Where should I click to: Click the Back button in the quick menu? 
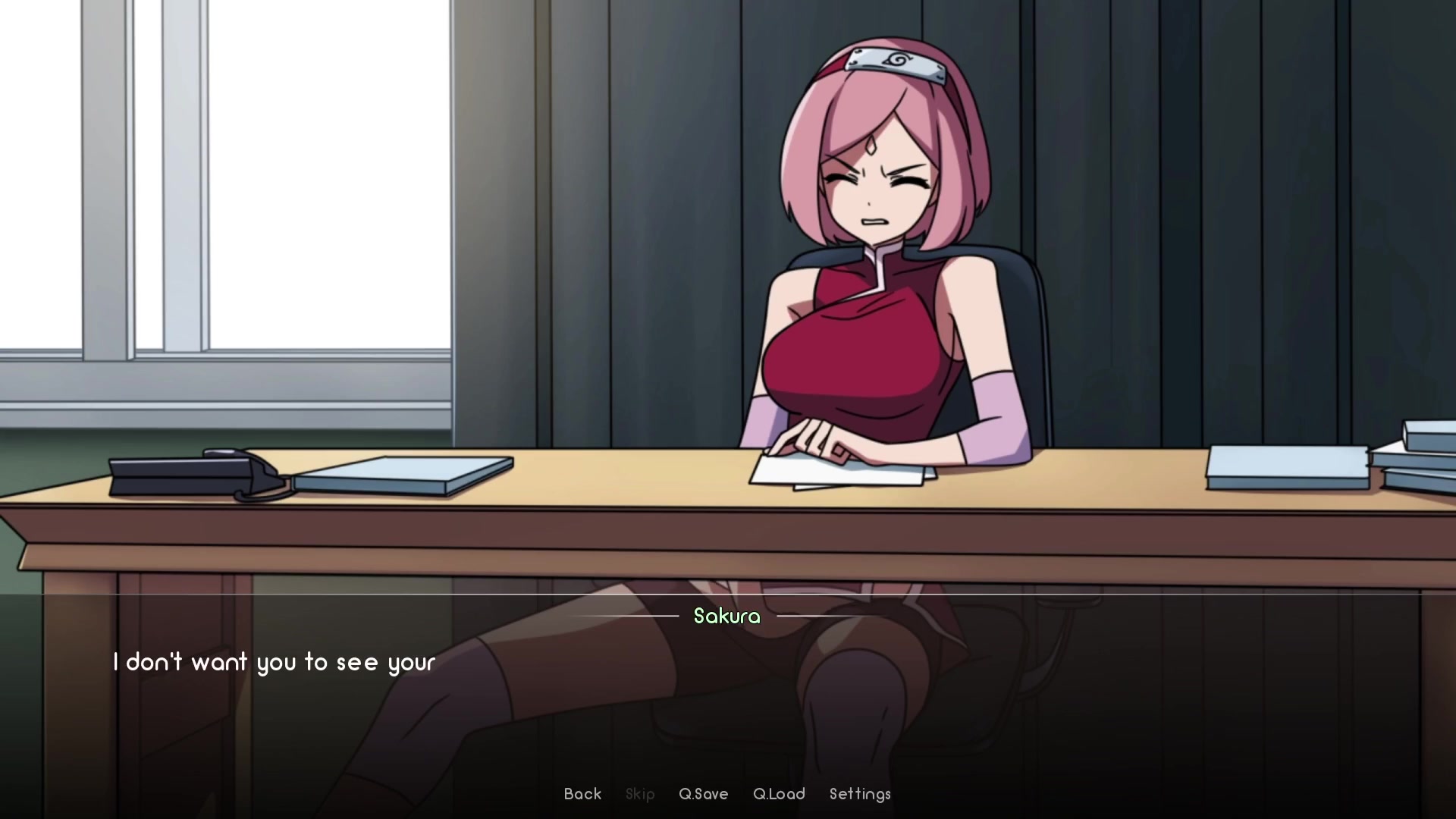(582, 794)
